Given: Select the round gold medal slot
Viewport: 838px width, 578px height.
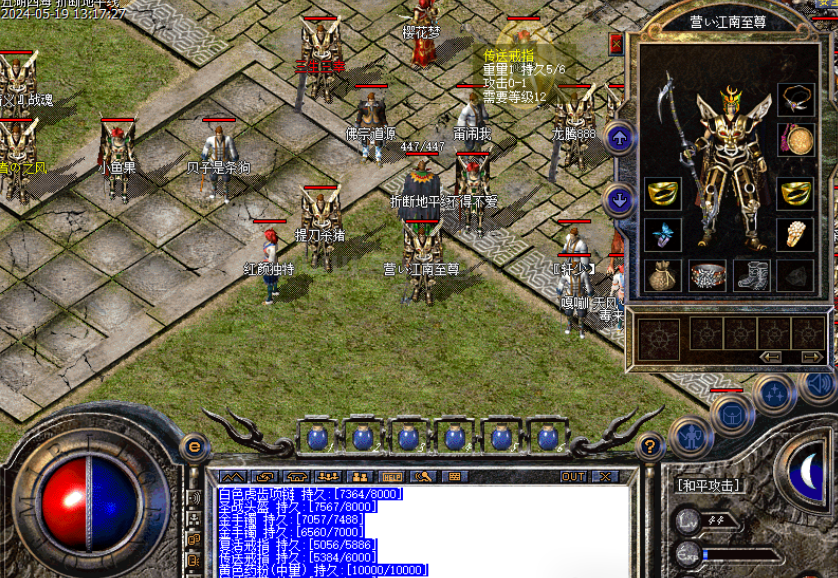Looking at the screenshot, I should tap(797, 140).
